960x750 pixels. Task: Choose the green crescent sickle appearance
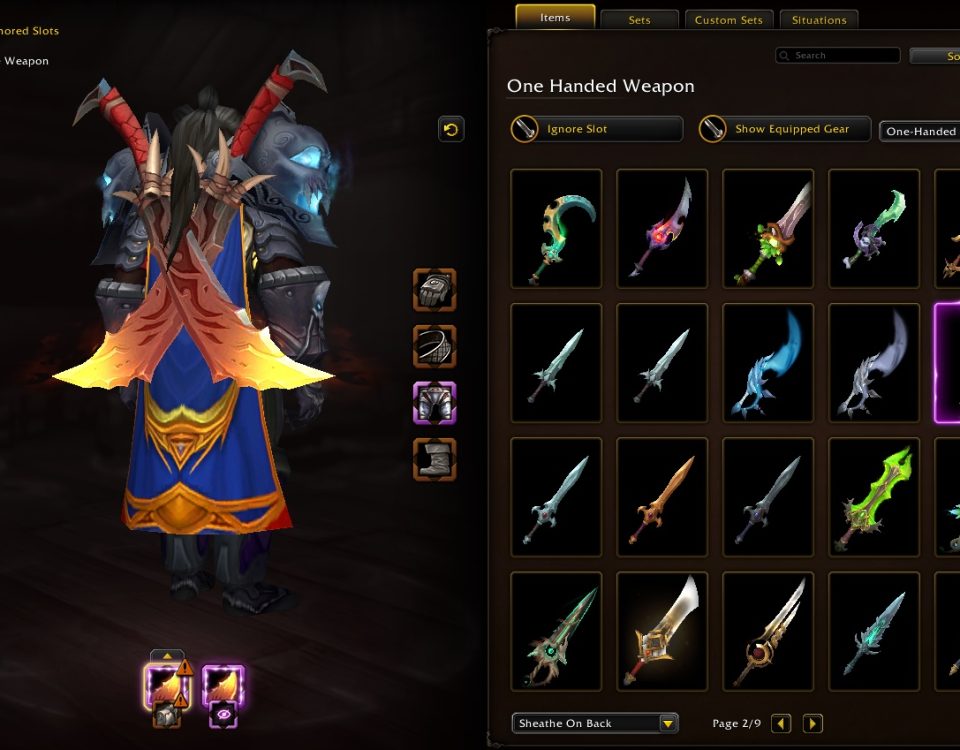556,228
